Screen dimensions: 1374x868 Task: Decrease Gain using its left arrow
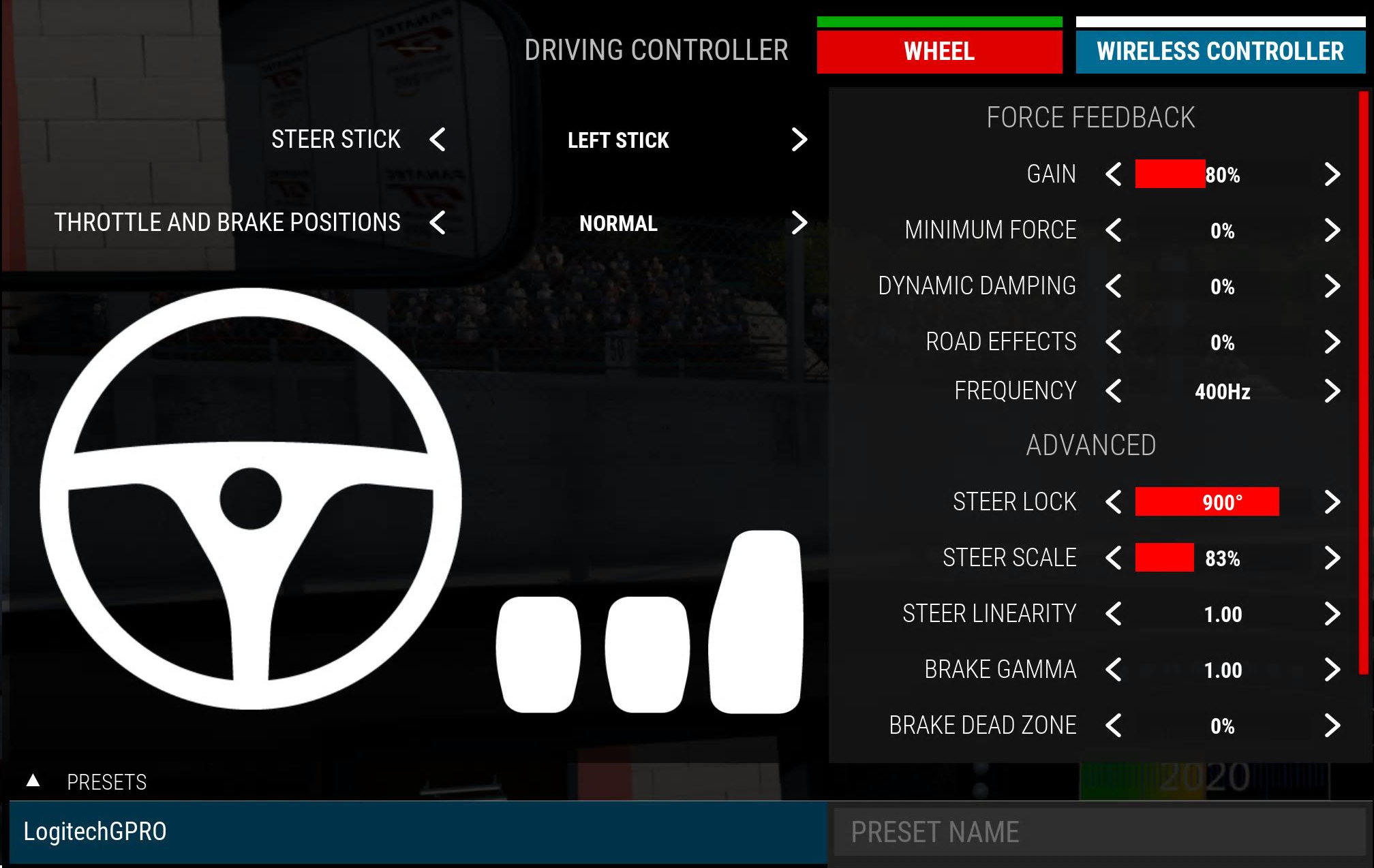[x=1114, y=174]
